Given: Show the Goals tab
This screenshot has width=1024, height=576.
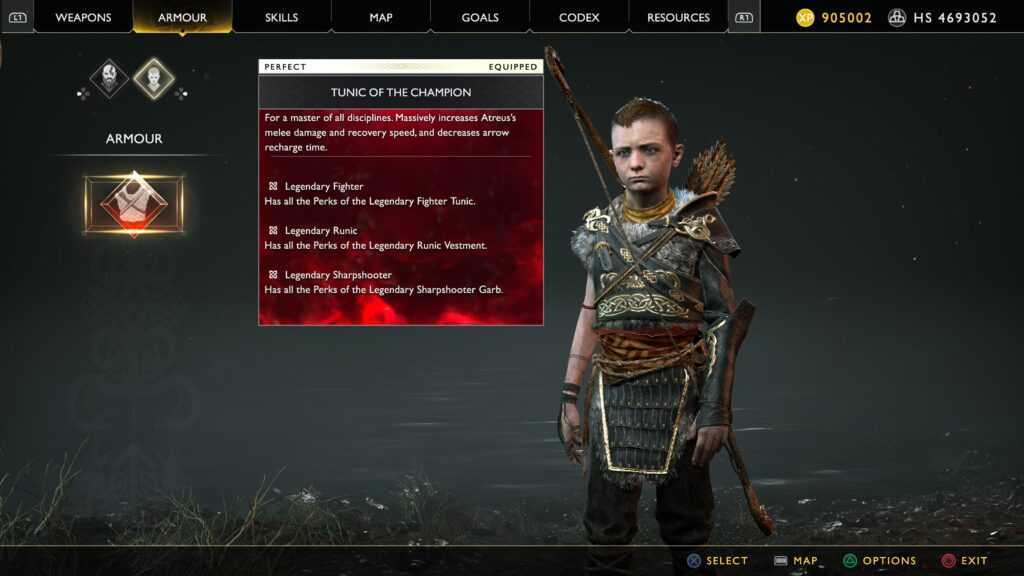Looking at the screenshot, I should click(x=480, y=17).
